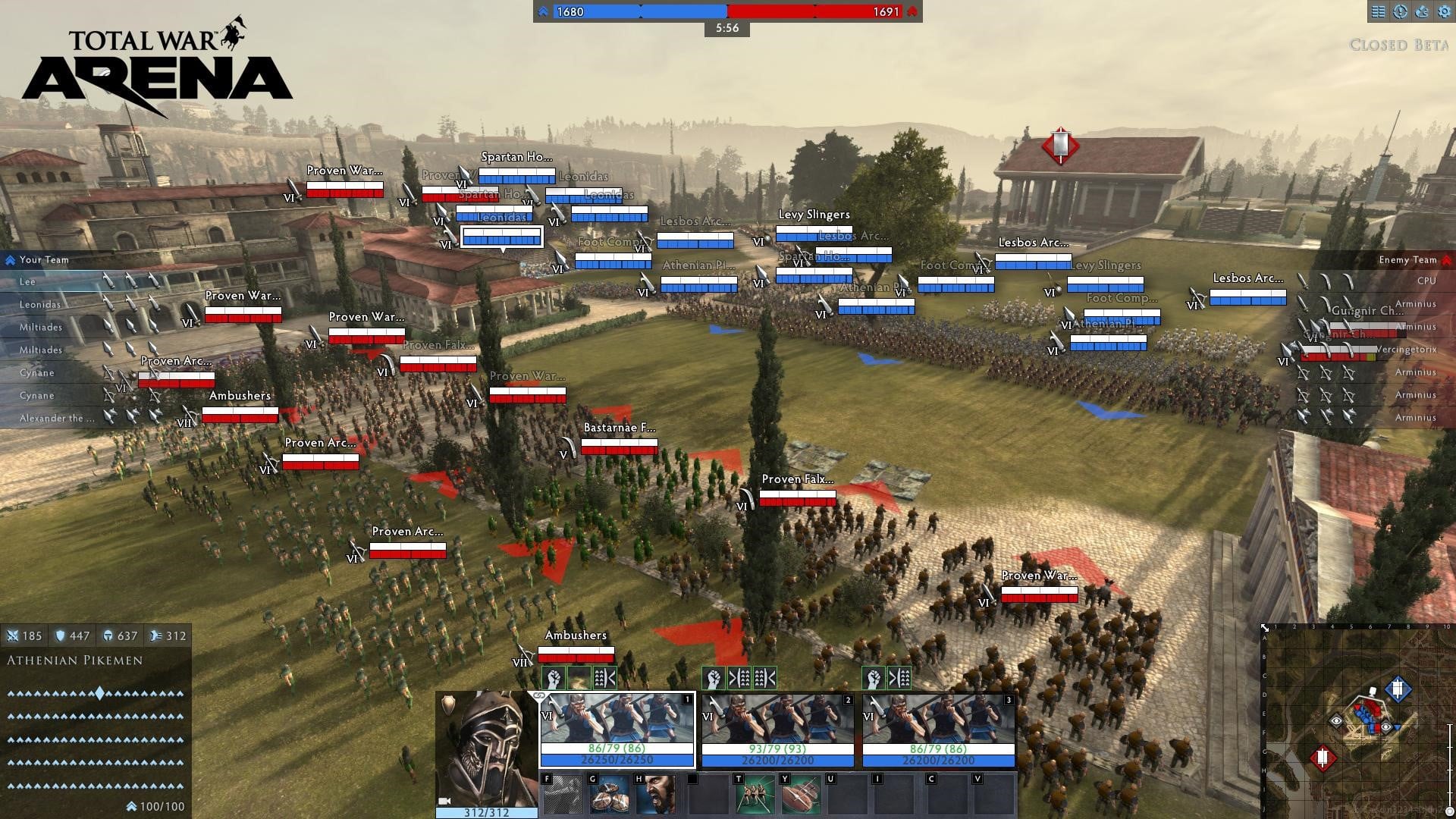Select the highlighted Leonidas unit banner
Viewport: 1456px width, 819px height.
tap(501, 237)
